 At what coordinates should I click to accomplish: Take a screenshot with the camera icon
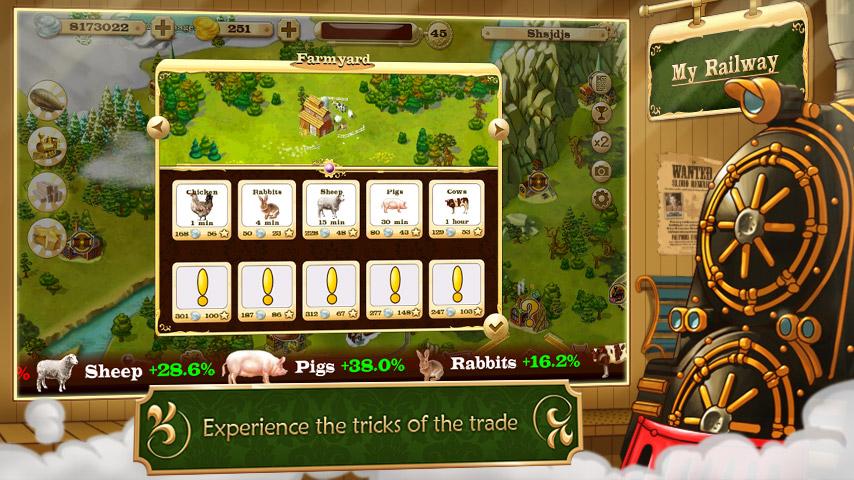[x=601, y=171]
